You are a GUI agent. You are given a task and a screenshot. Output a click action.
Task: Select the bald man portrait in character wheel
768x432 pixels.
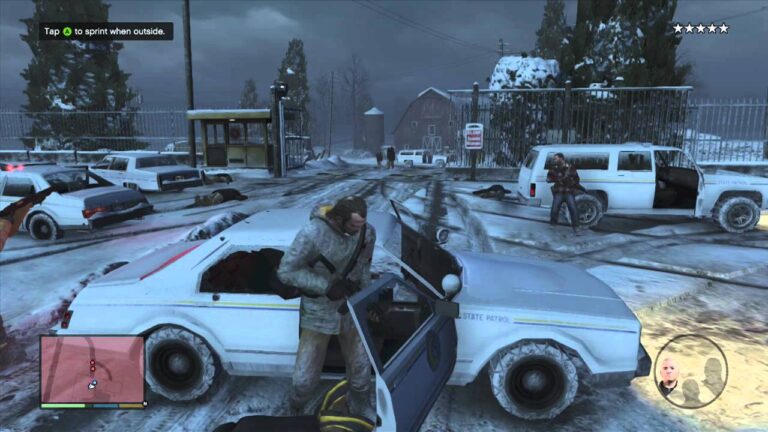click(669, 374)
